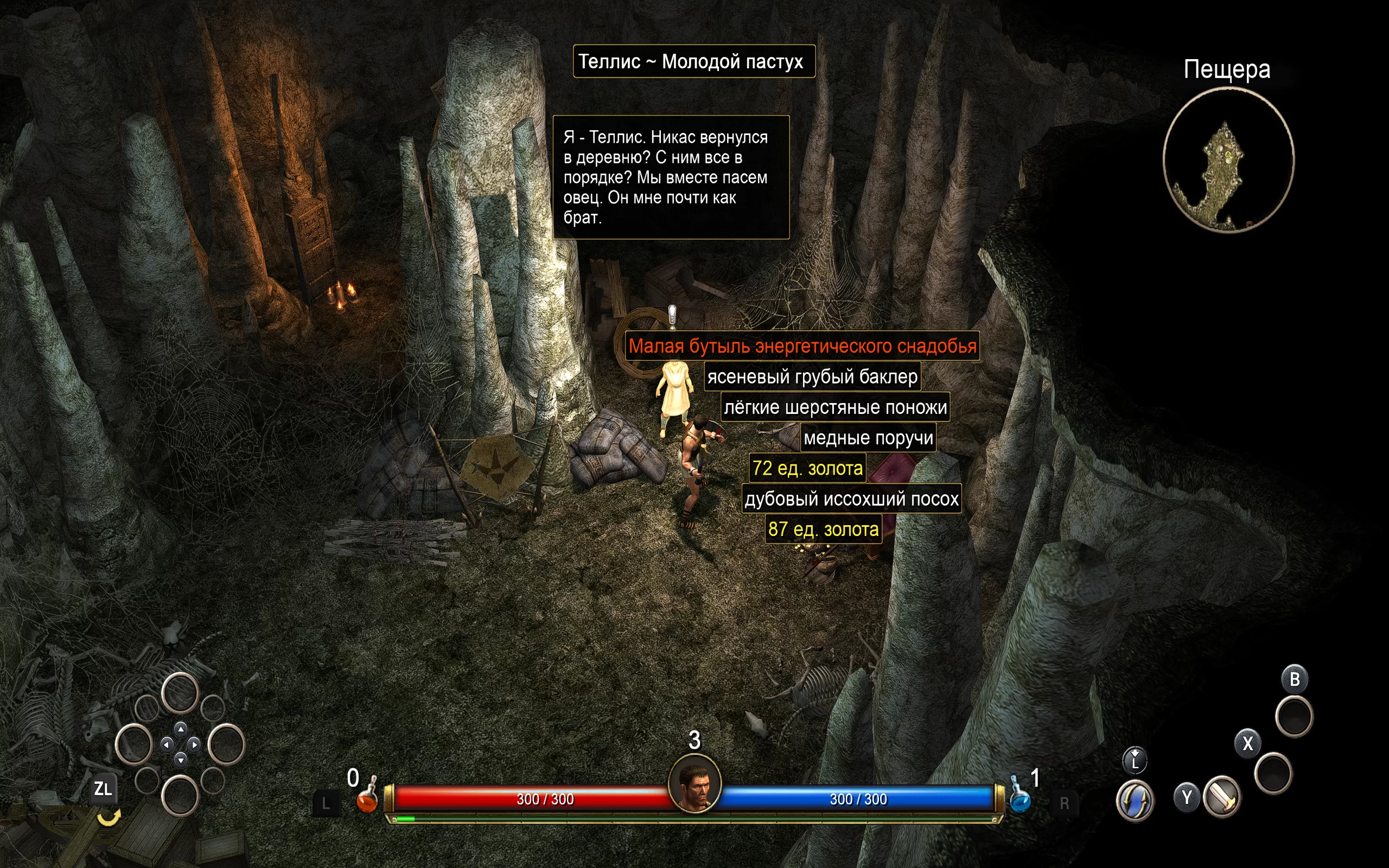1389x868 pixels.
Task: Collect the 72 ед. золота label
Action: [x=807, y=468]
